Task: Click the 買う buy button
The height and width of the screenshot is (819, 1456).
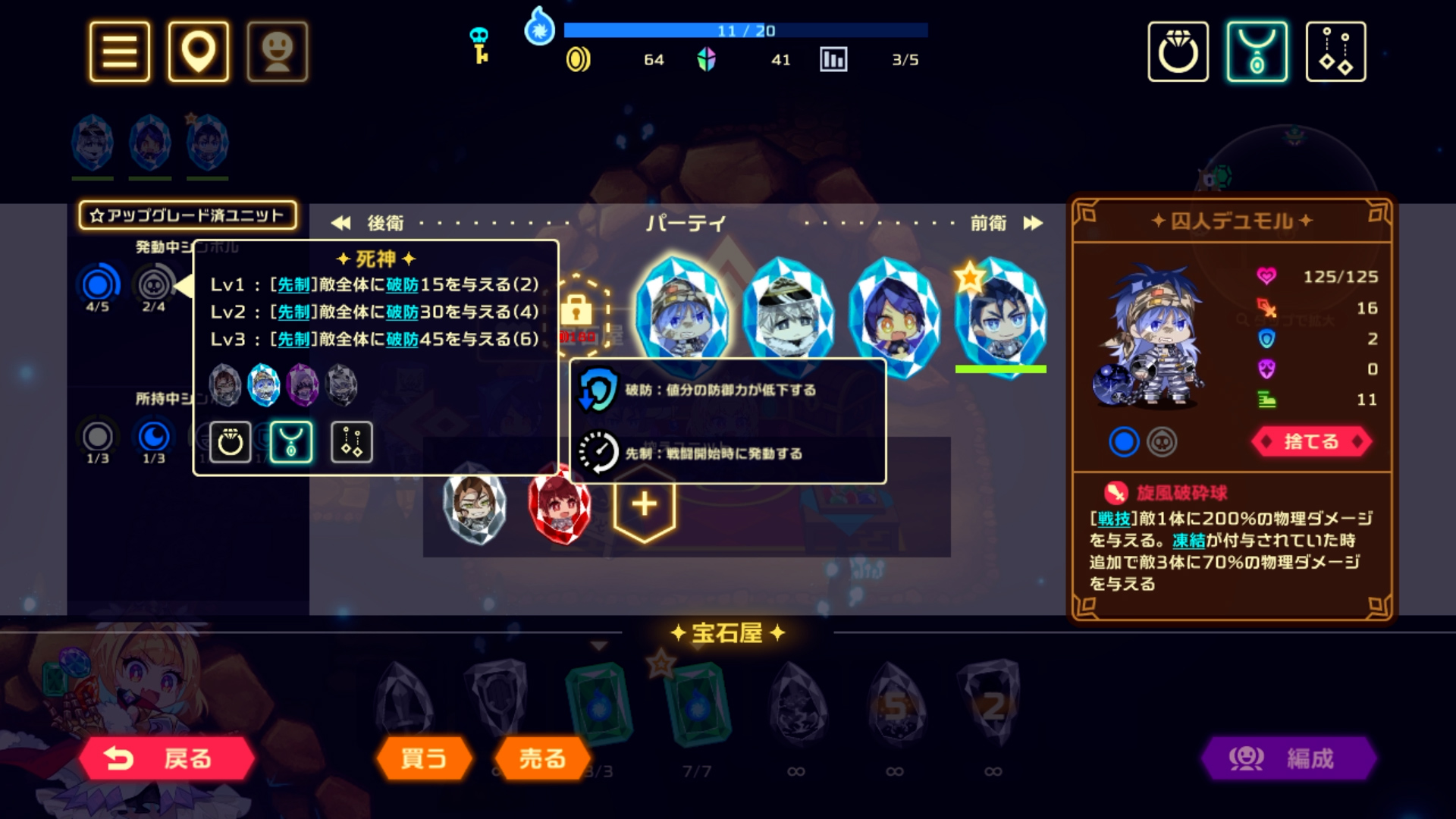Action: (424, 758)
